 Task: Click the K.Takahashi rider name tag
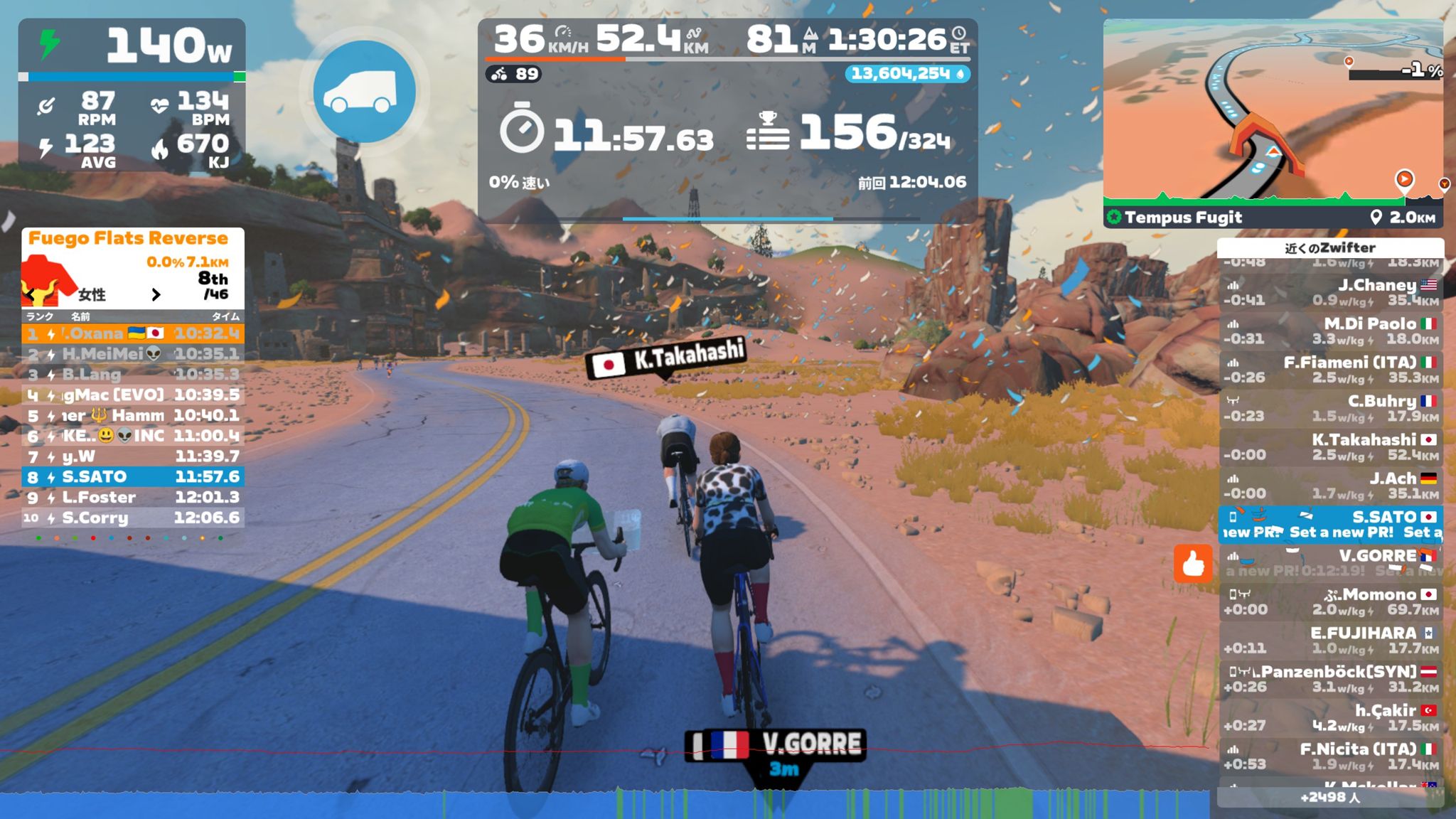click(665, 358)
